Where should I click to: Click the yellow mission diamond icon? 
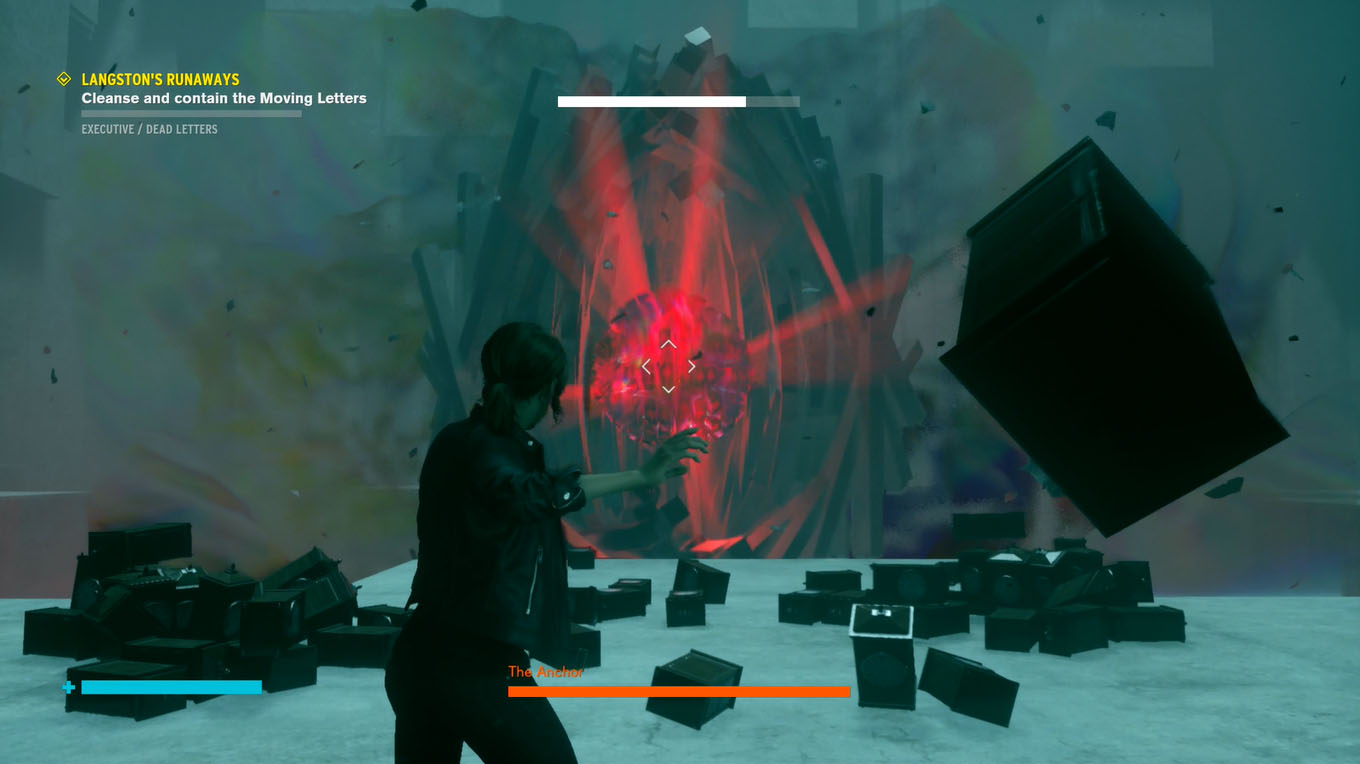(62, 79)
